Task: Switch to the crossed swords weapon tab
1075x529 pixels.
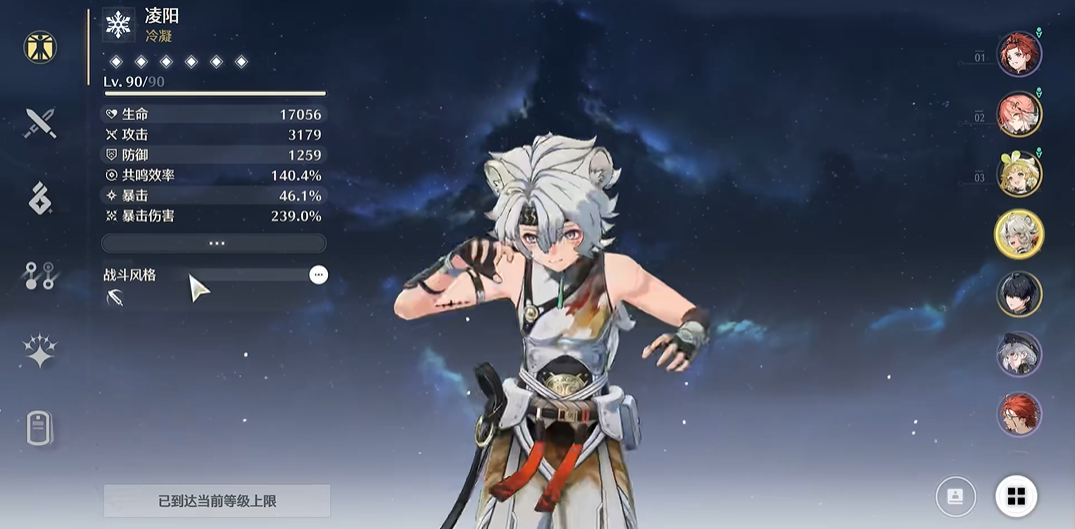Action: coord(40,123)
